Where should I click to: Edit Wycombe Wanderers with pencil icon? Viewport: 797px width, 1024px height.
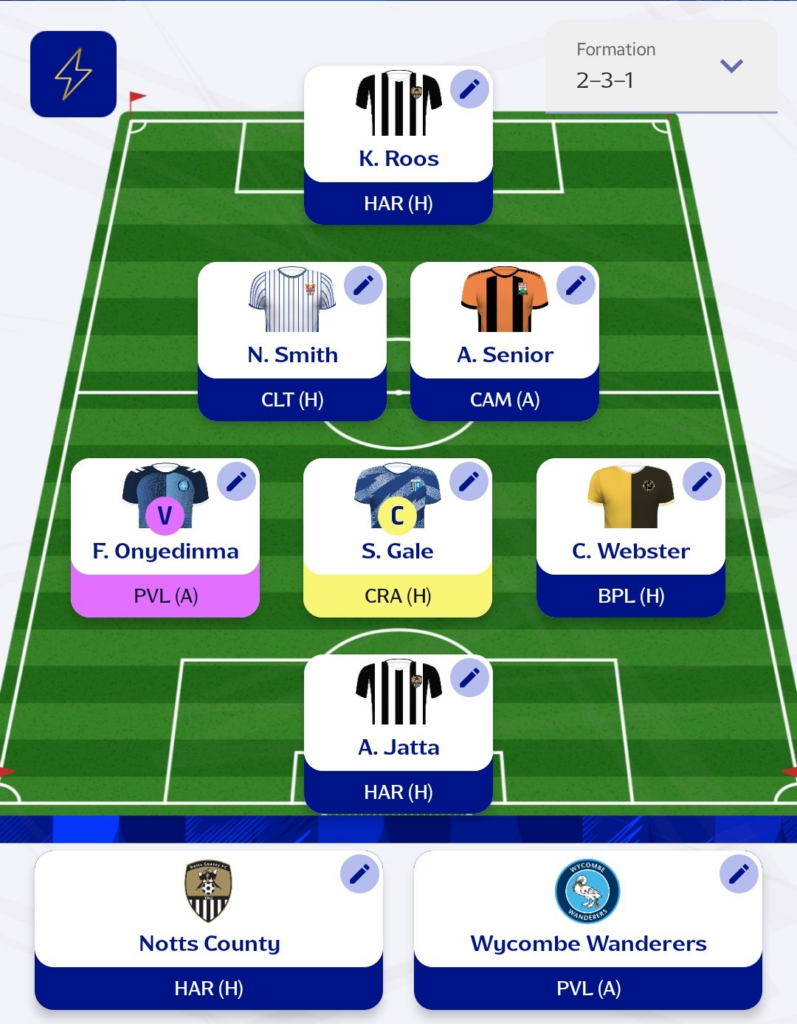pos(739,874)
